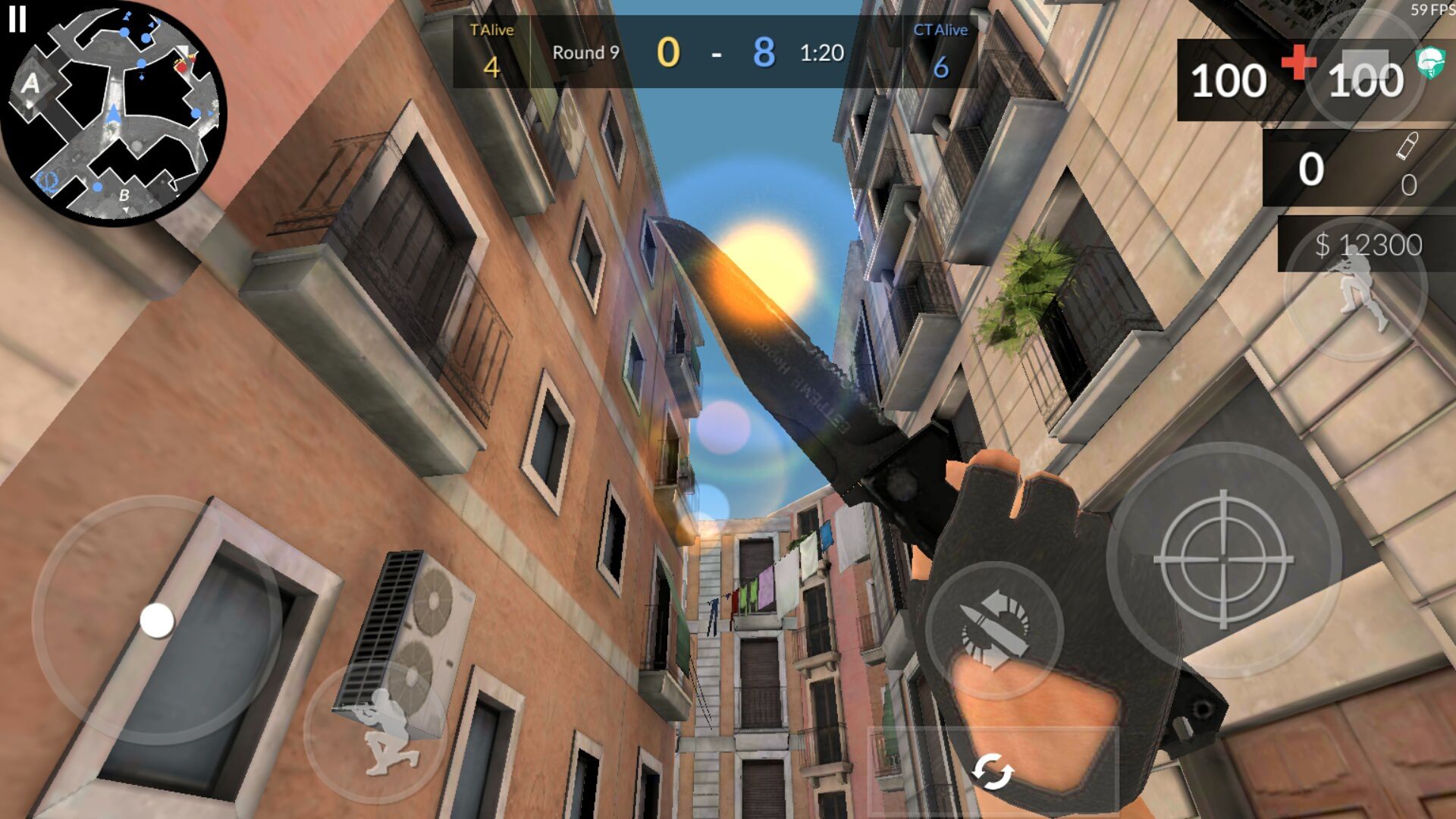Screen dimensions: 1456x819
Task: Open the circular minimap
Action: point(115,114)
